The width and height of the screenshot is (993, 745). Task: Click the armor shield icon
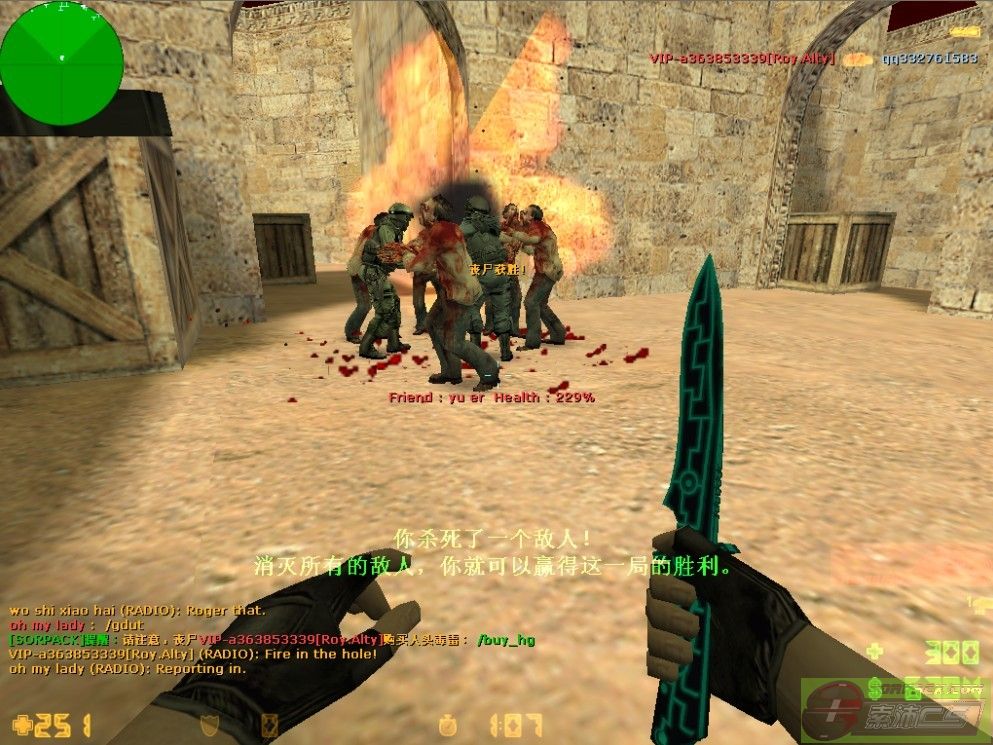click(210, 724)
